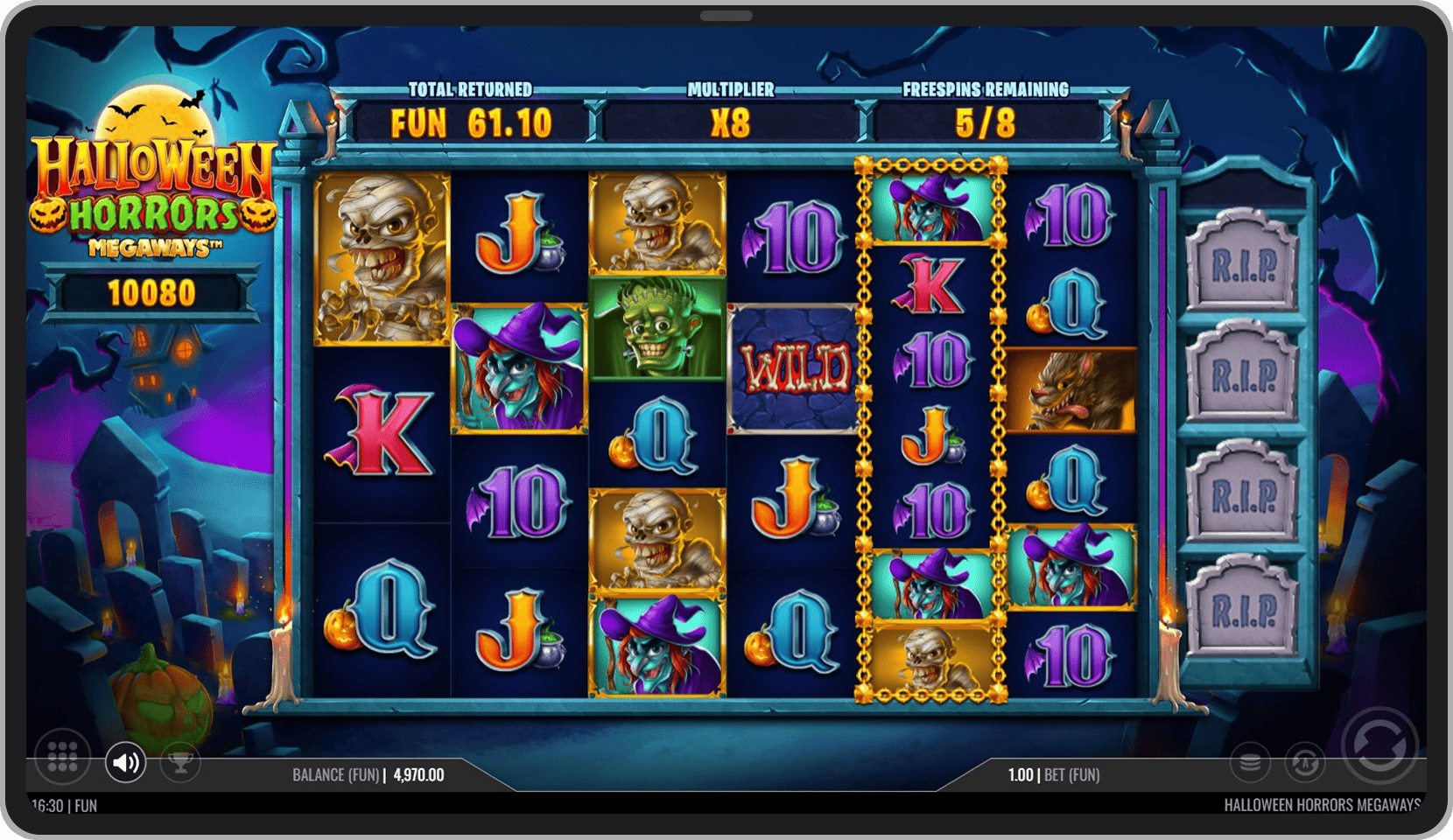Click the BALANCE (FUN) 4,970.00 display
Image resolution: width=1453 pixels, height=840 pixels.
pos(369,774)
